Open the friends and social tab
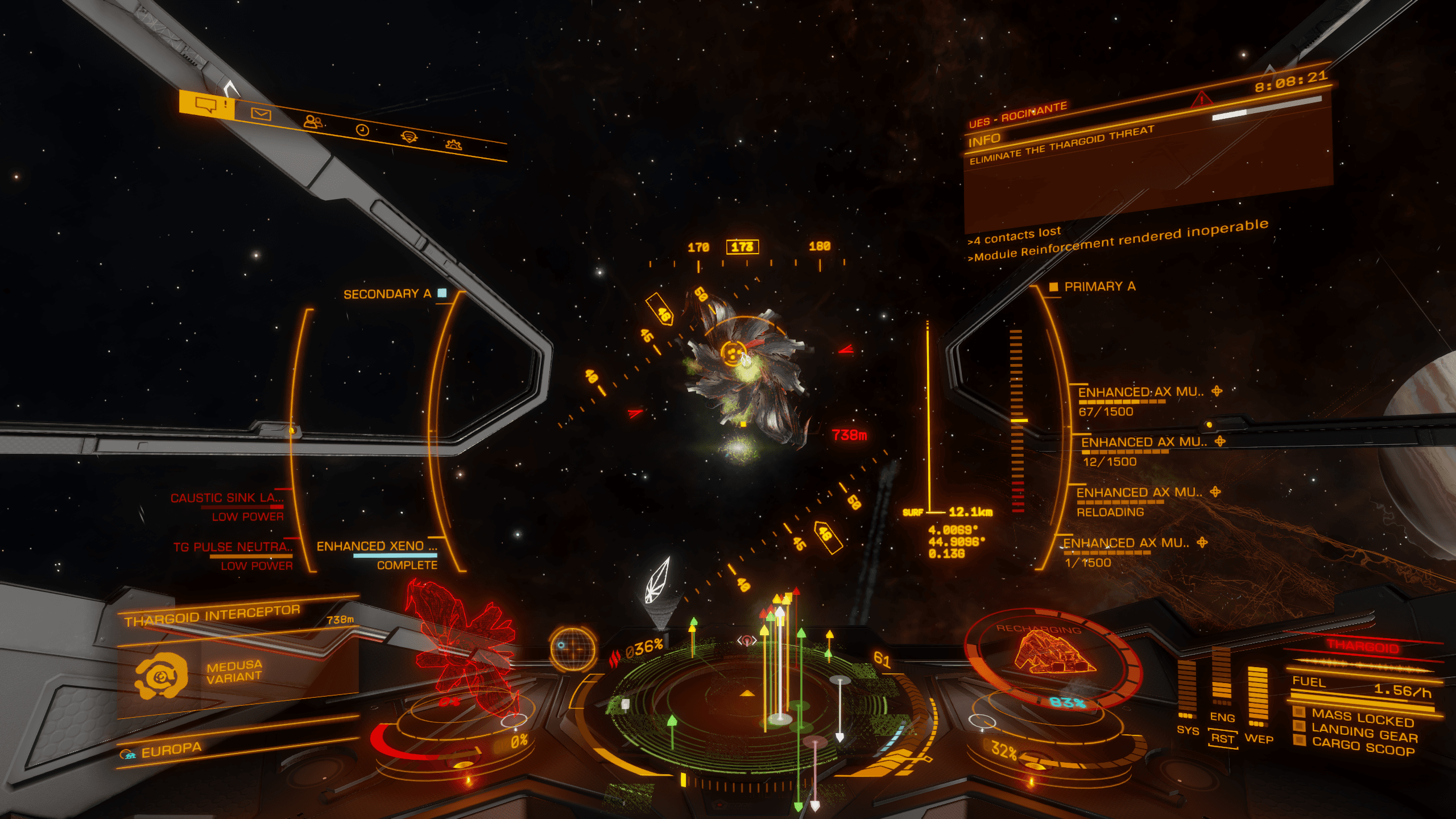Viewport: 1456px width, 819px height. click(312, 122)
